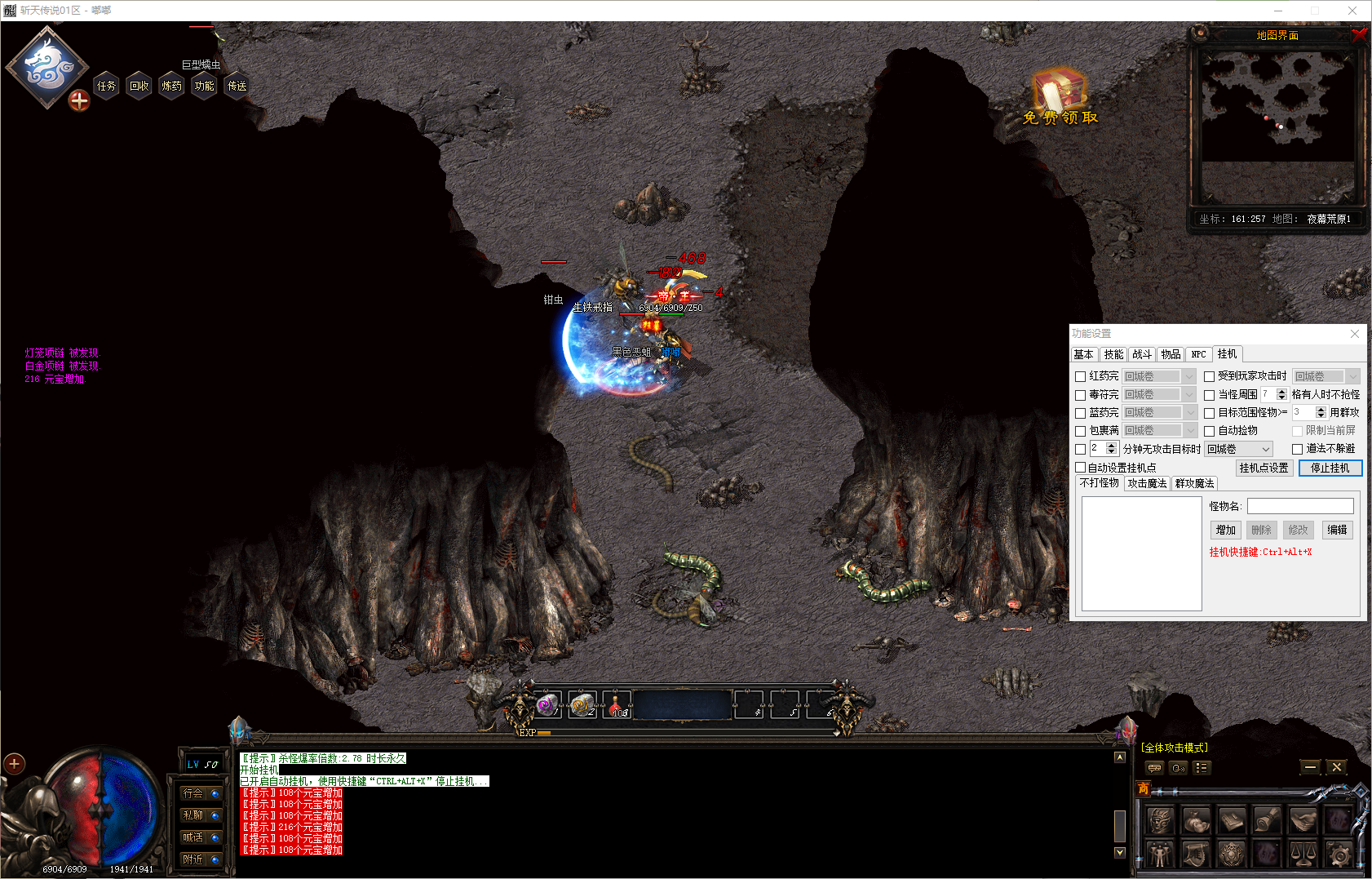Open the 任务 quest menu
This screenshot has height=879, width=1372.
(106, 86)
